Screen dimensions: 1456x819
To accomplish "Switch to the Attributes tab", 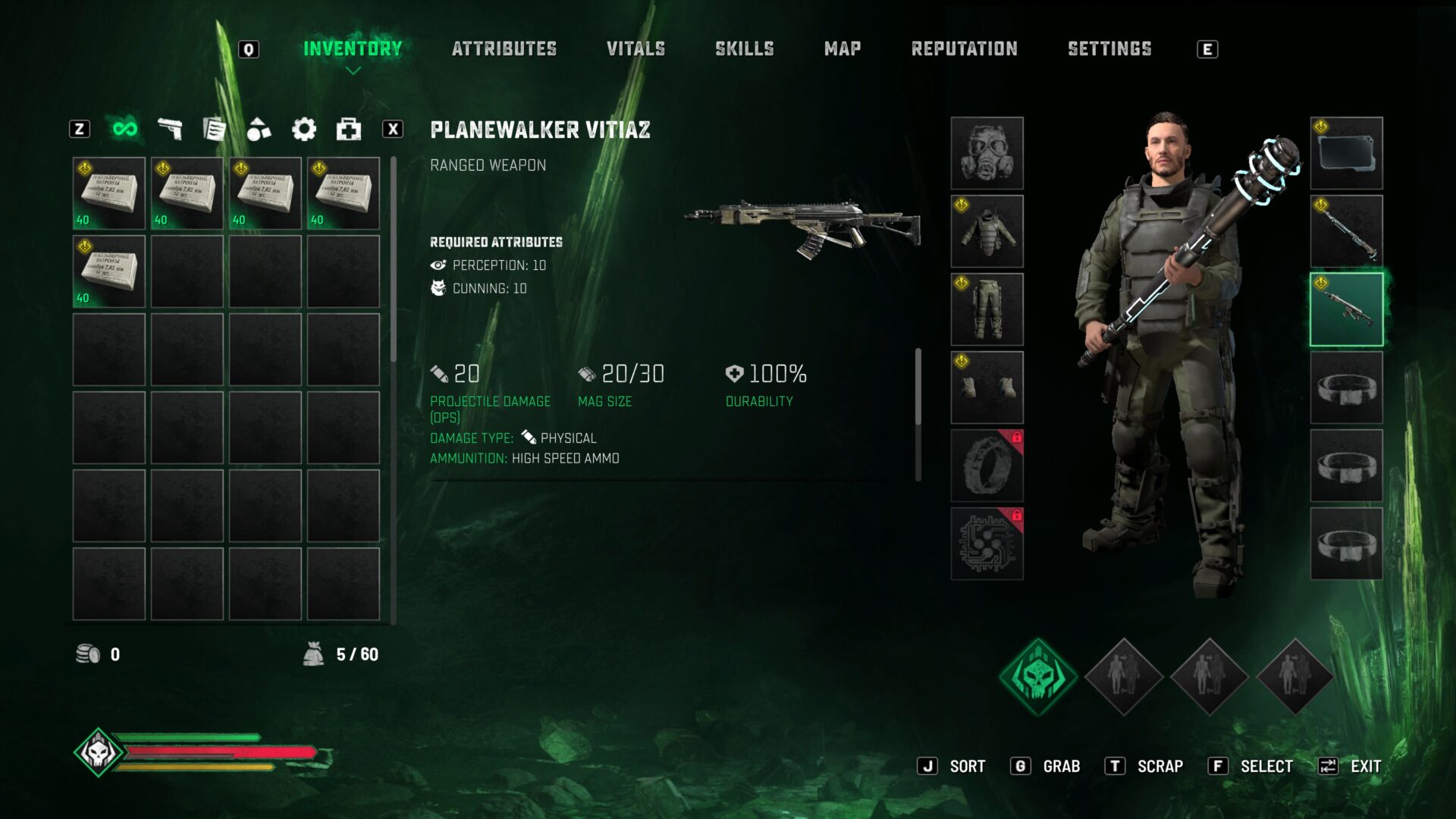I will [504, 49].
